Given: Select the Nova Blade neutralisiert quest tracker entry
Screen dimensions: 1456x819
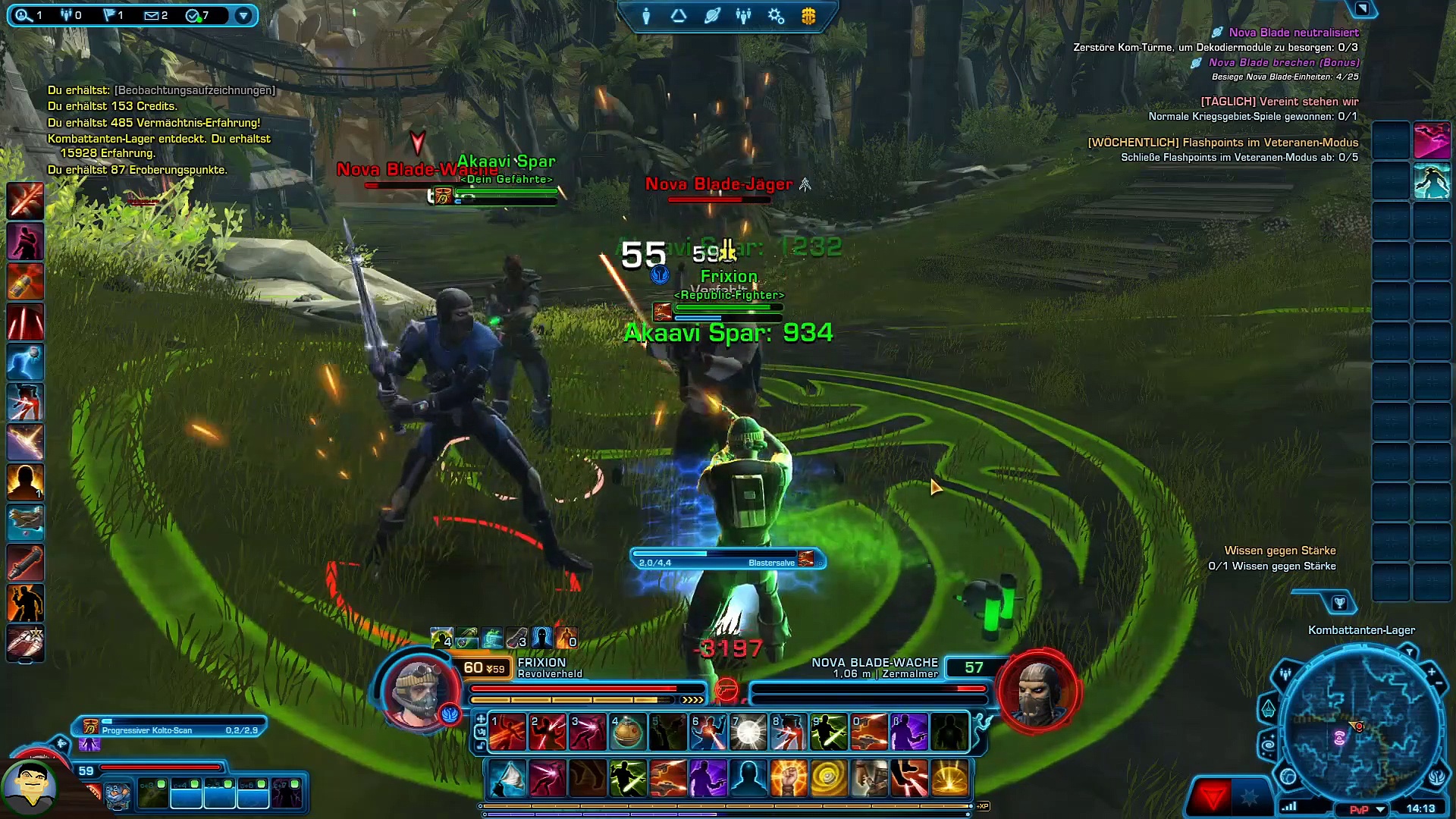Looking at the screenshot, I should pos(1294,33).
